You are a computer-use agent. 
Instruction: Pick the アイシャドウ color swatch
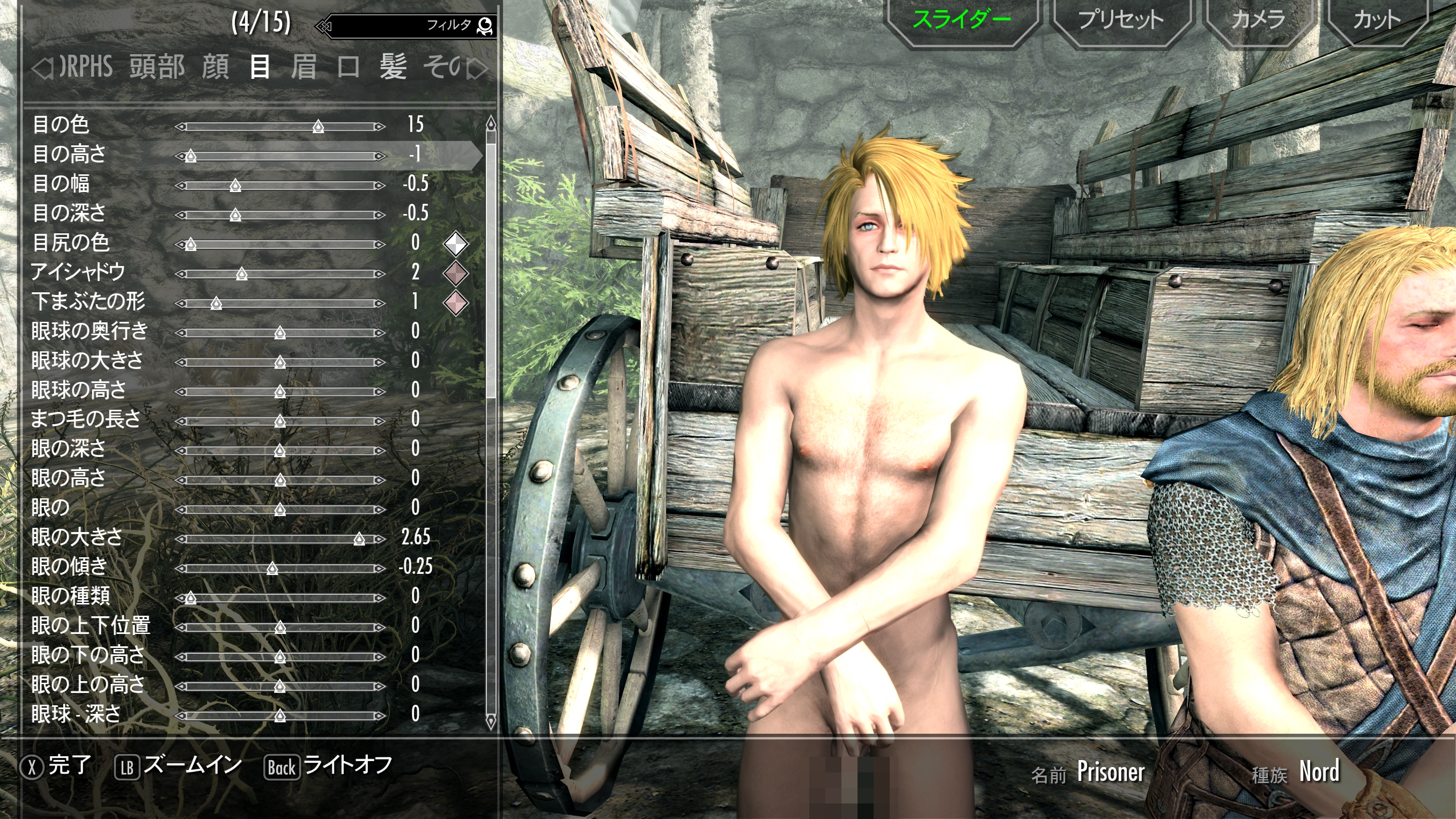[455, 274]
